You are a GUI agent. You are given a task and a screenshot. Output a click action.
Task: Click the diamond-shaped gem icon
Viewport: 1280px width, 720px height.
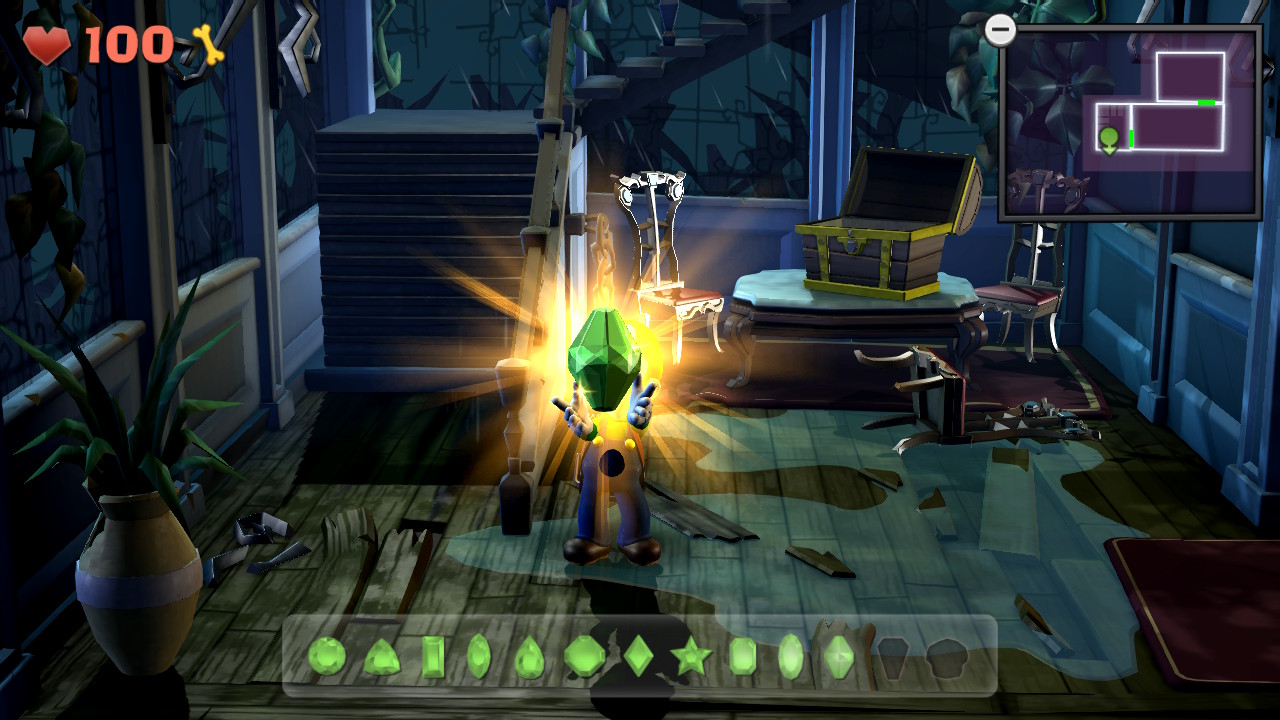point(637,656)
